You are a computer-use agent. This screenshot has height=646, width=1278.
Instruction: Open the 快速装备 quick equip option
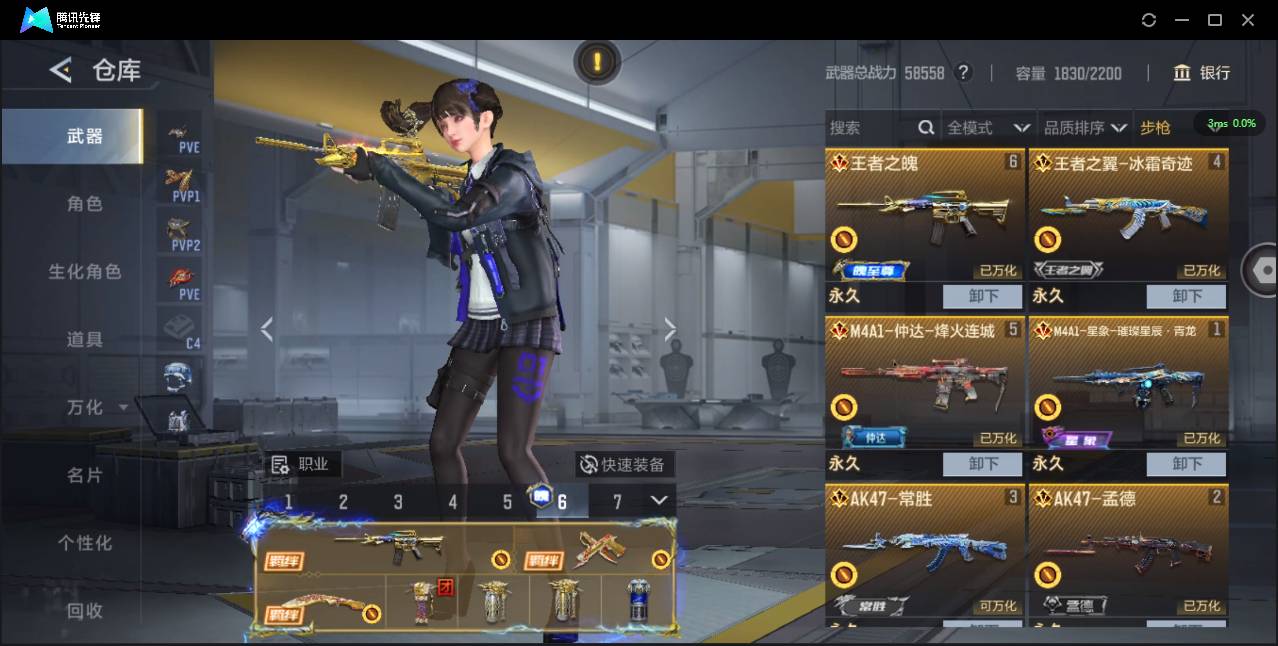coord(624,464)
